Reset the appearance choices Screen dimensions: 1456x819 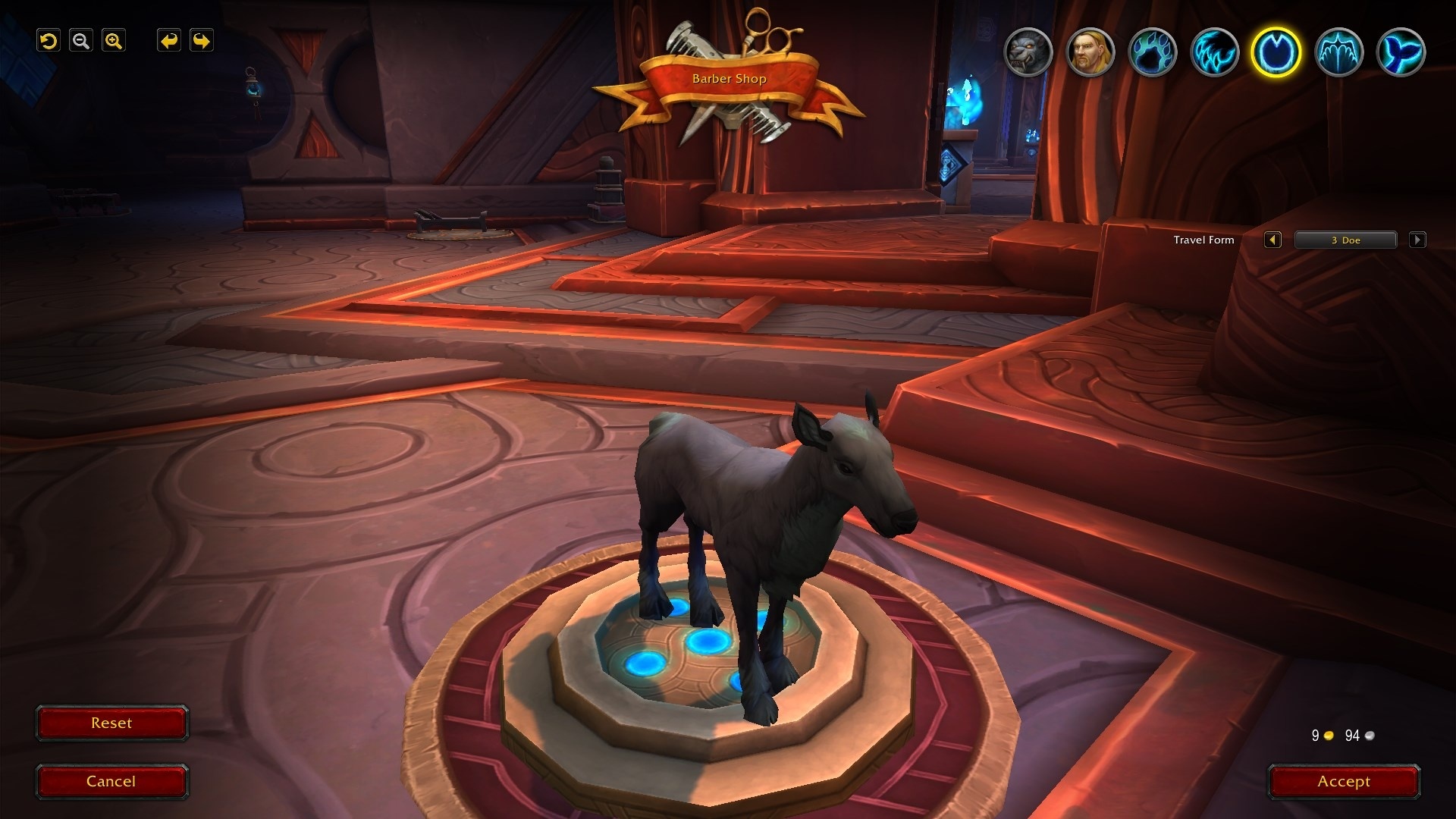click(x=111, y=723)
